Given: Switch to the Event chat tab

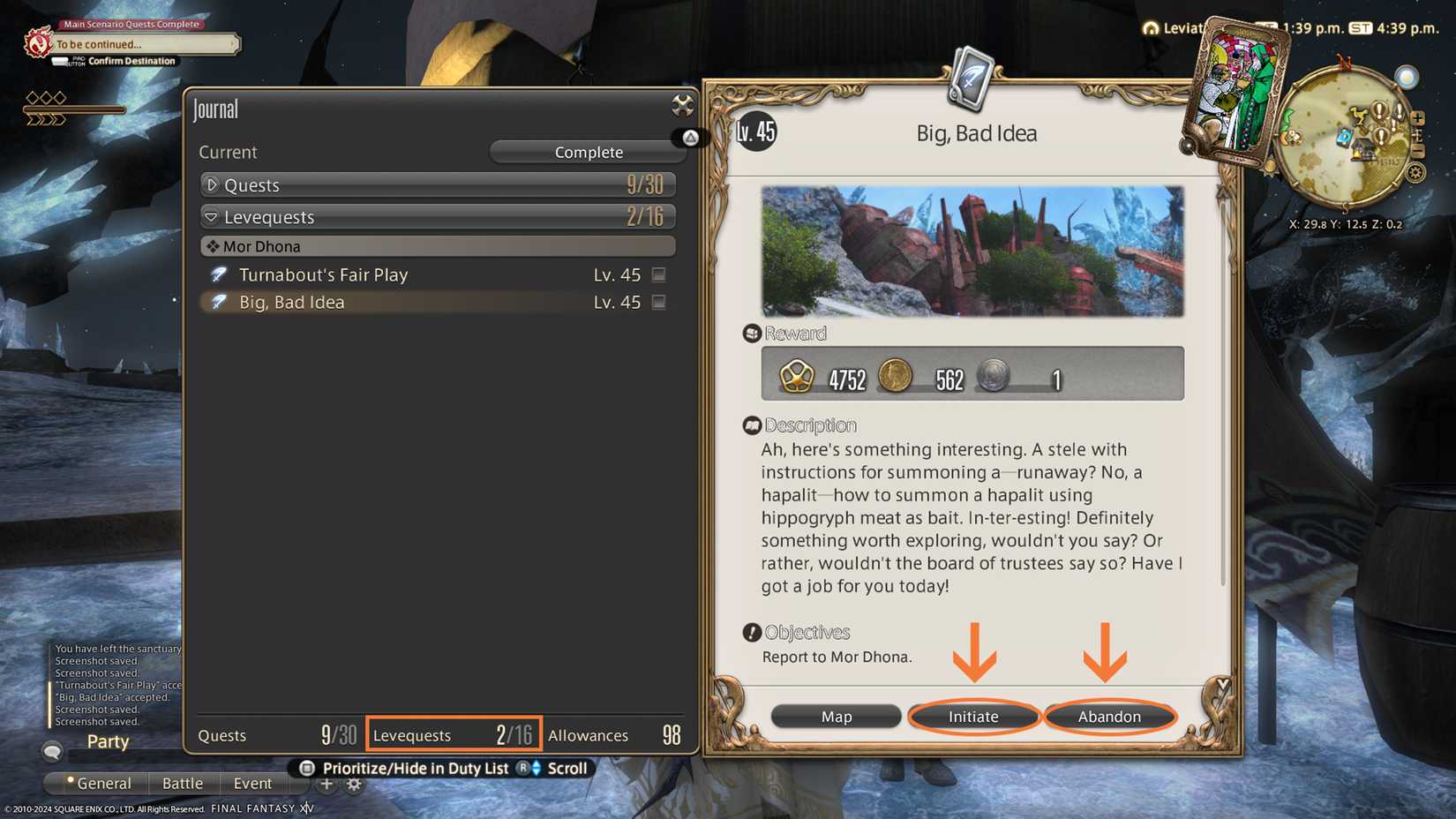Looking at the screenshot, I should (x=252, y=783).
